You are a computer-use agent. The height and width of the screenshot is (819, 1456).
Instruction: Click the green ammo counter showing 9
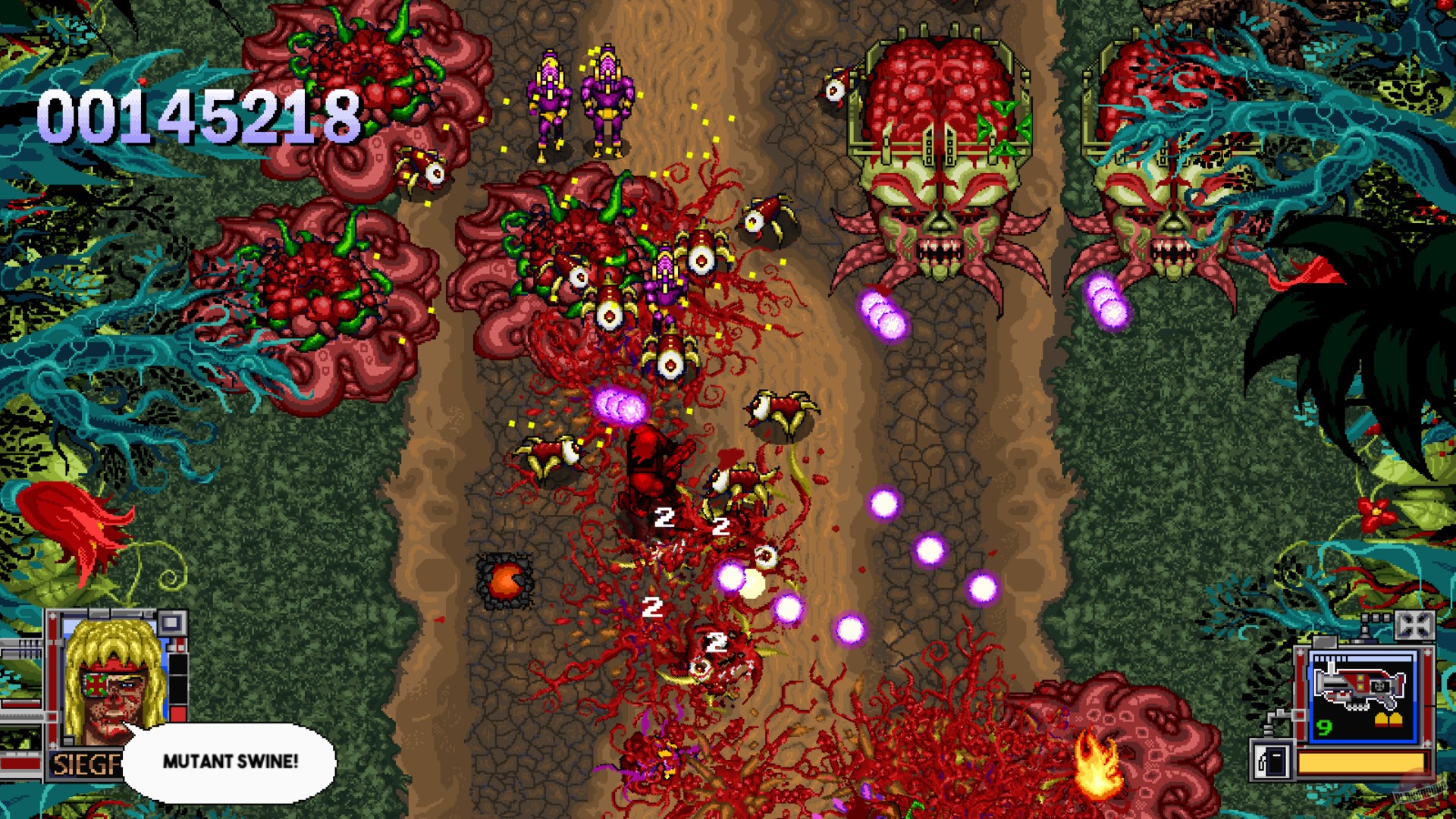coord(1323,727)
